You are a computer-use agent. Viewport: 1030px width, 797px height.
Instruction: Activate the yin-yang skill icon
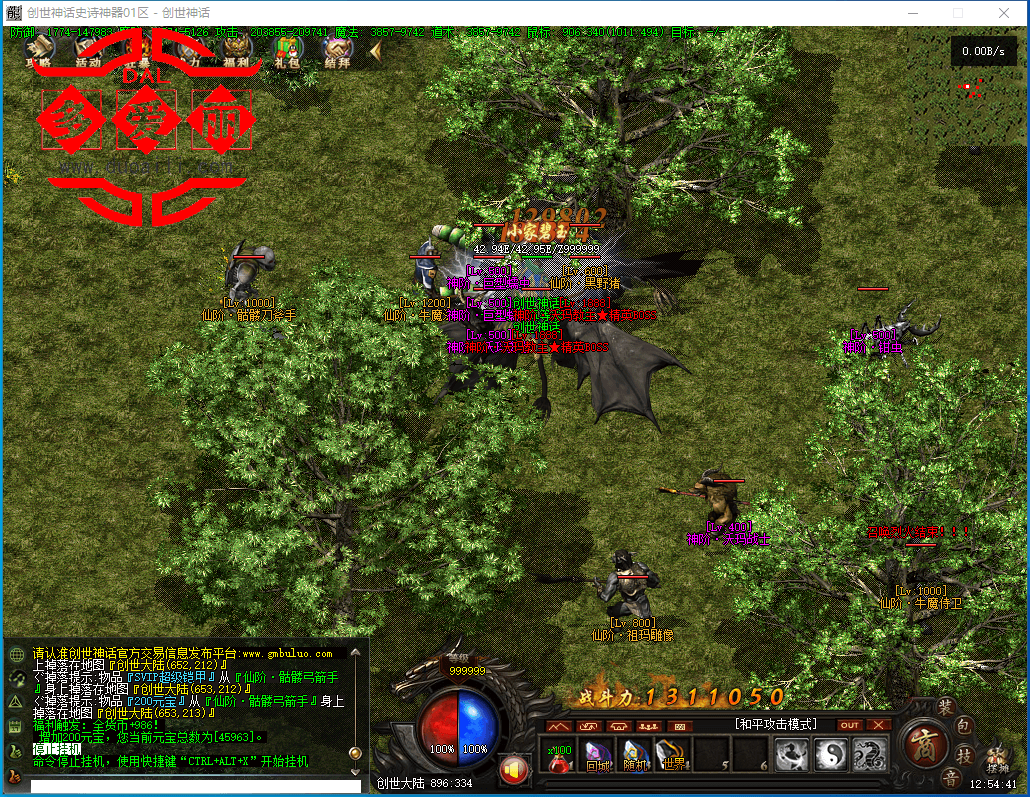coord(831,755)
